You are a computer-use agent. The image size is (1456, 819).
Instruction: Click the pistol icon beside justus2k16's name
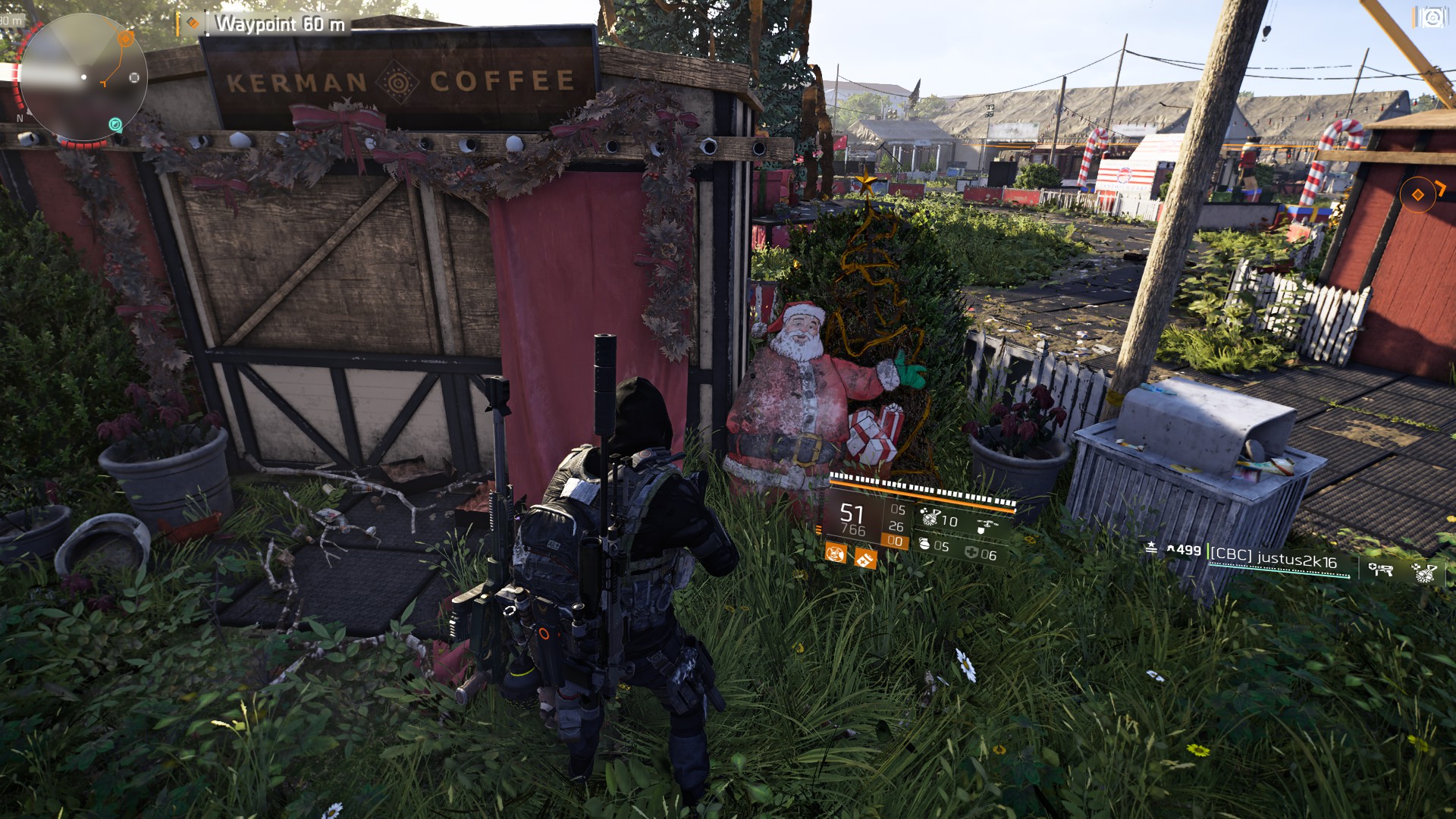1382,569
